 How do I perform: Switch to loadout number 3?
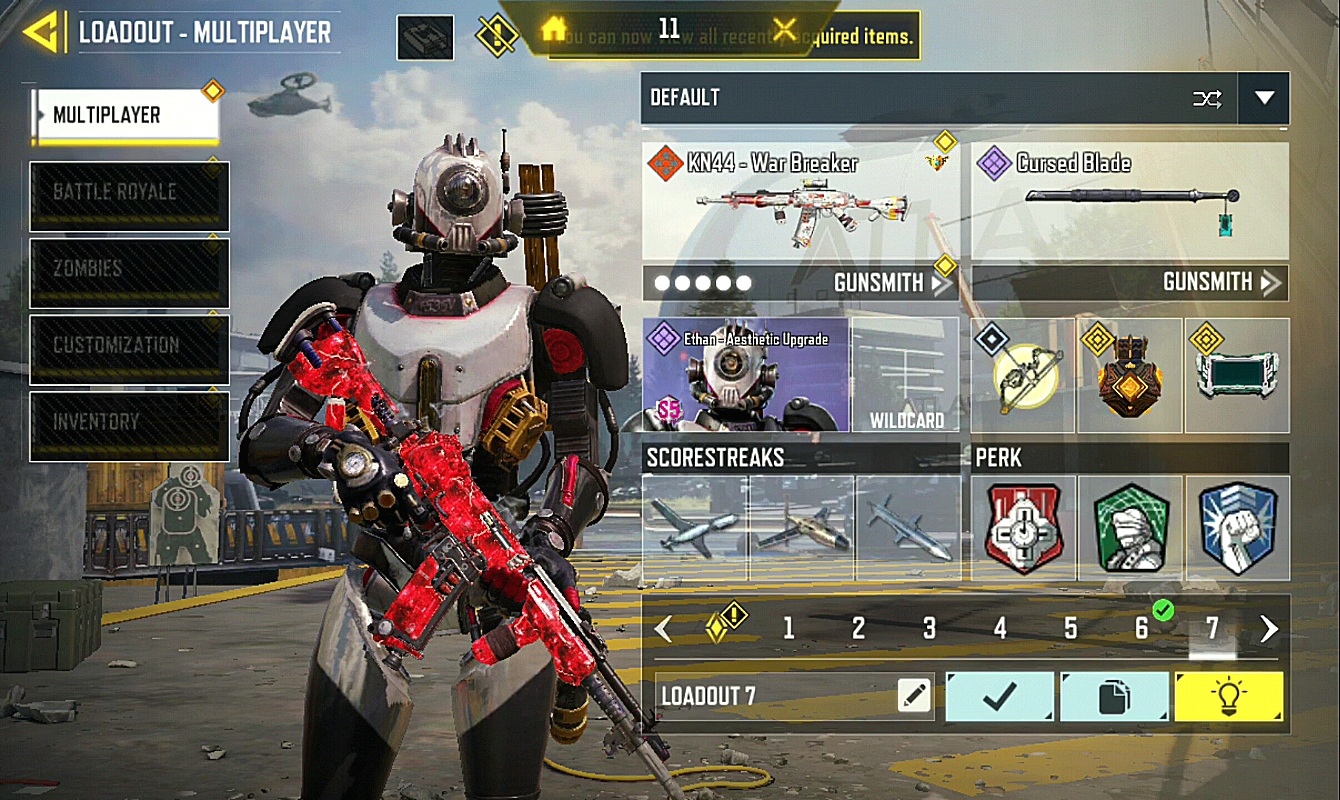click(x=929, y=628)
